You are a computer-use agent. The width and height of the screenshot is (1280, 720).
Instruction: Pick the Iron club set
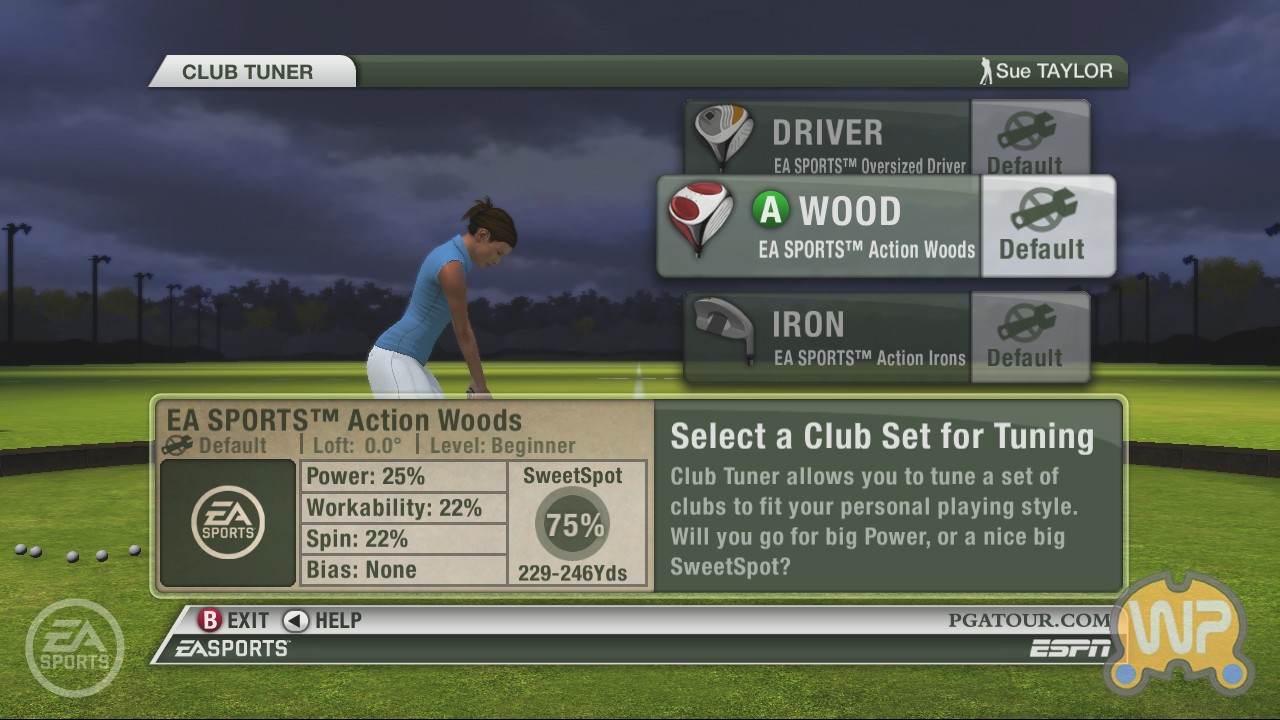click(x=828, y=336)
